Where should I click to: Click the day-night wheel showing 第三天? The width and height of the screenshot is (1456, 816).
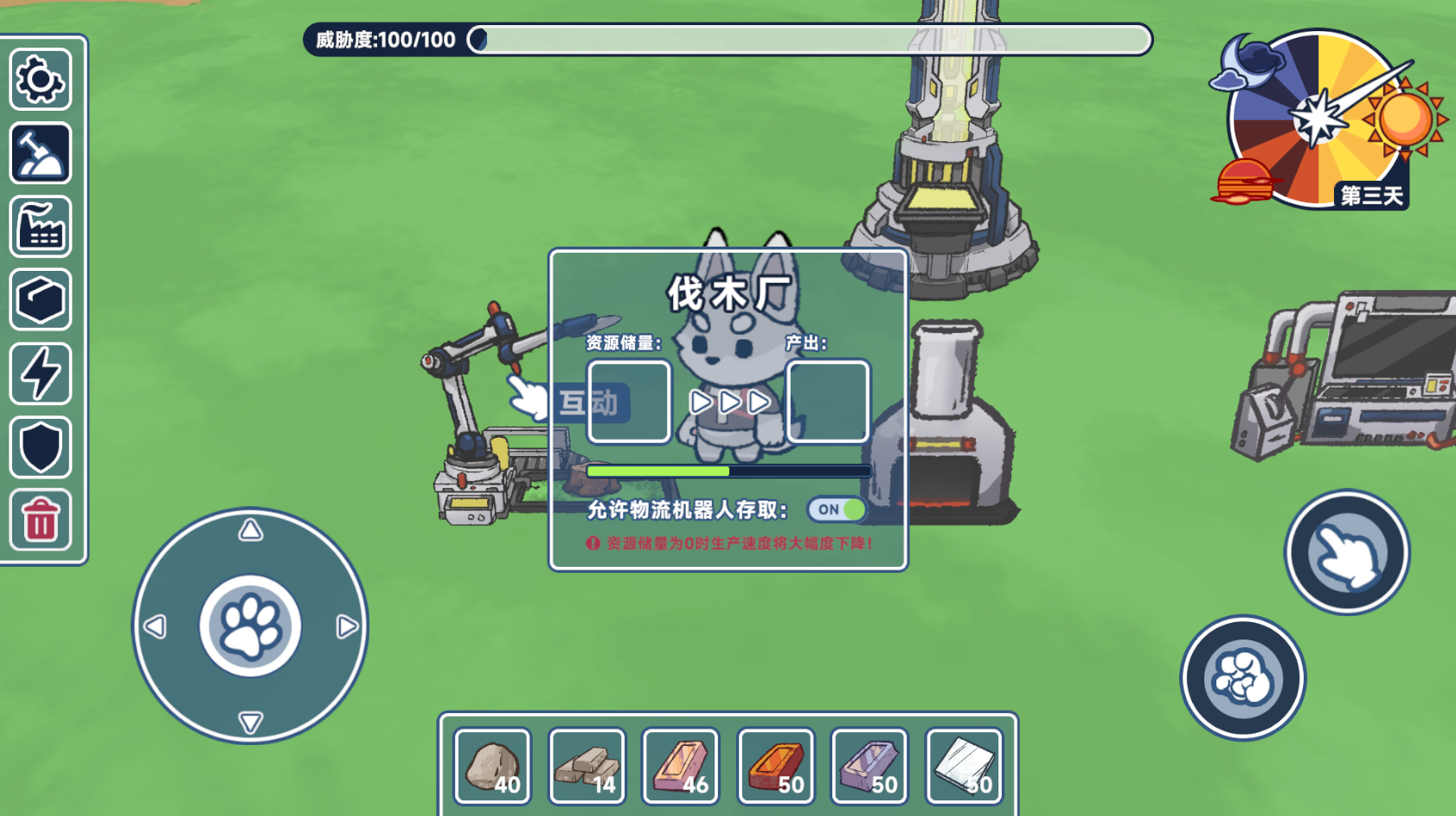pos(1319,117)
